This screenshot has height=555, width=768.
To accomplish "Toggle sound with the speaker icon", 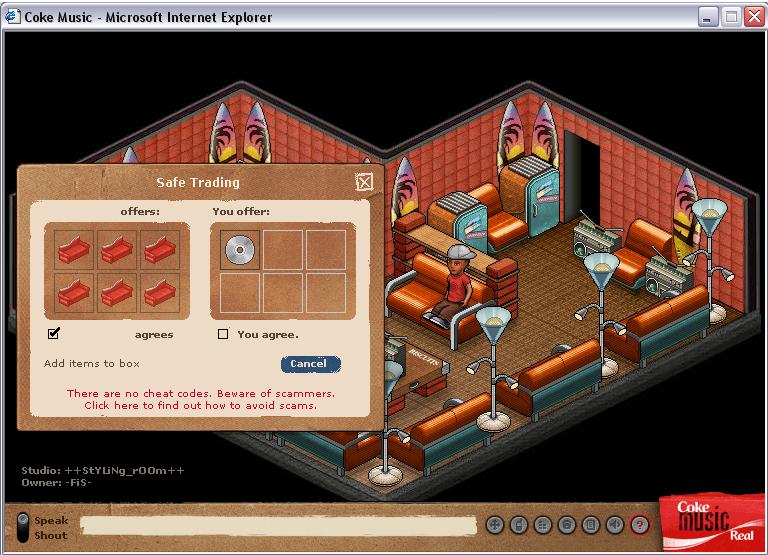I will point(615,524).
